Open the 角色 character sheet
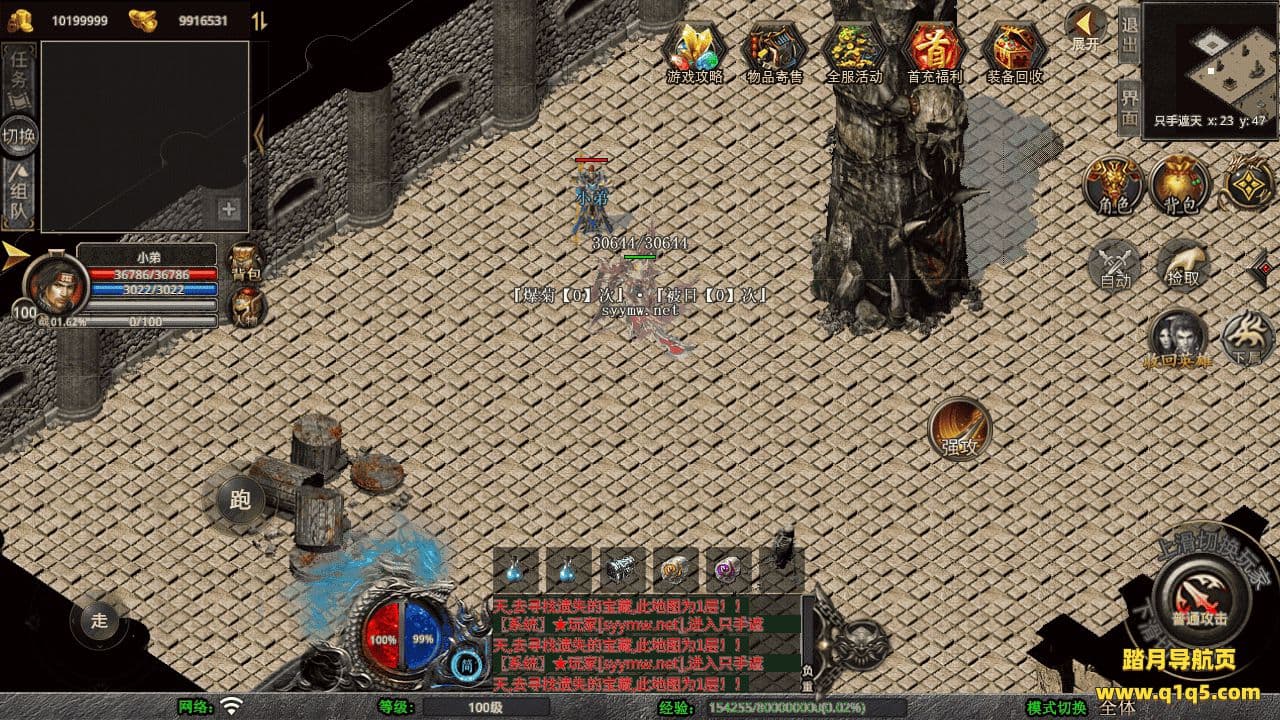The height and width of the screenshot is (720, 1280). [x=1114, y=186]
